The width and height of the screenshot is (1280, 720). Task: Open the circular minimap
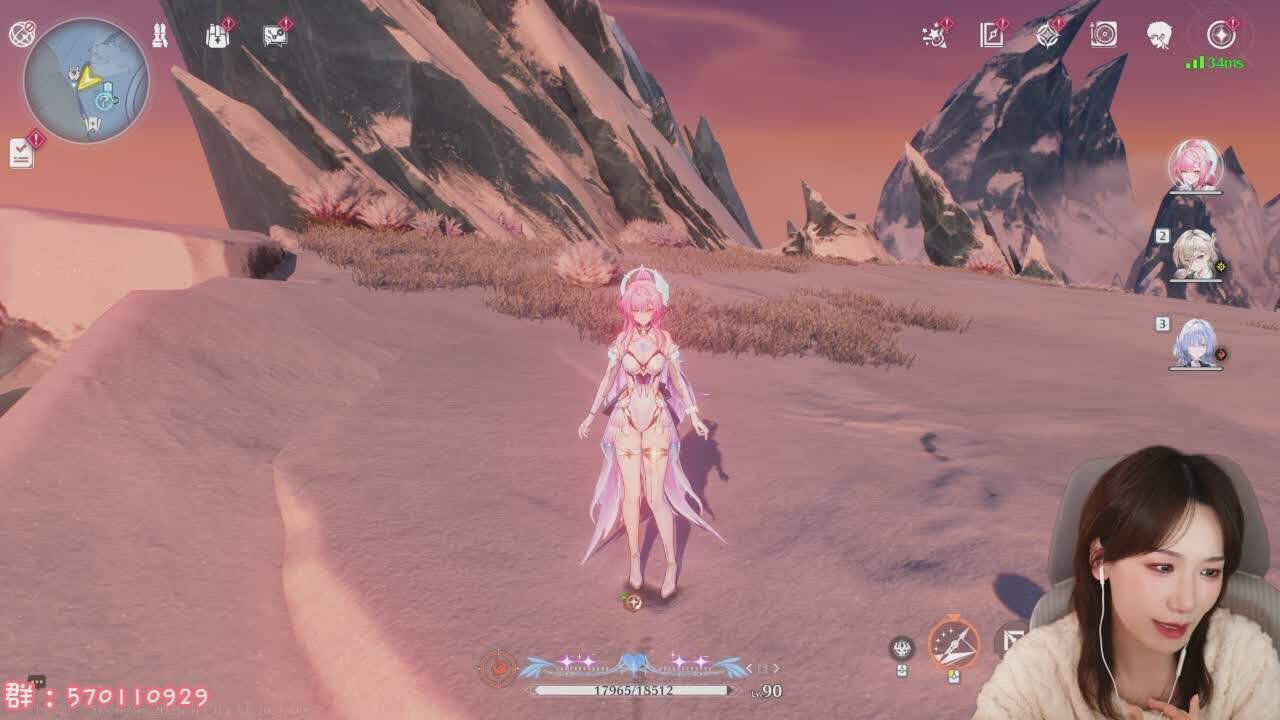(x=86, y=79)
